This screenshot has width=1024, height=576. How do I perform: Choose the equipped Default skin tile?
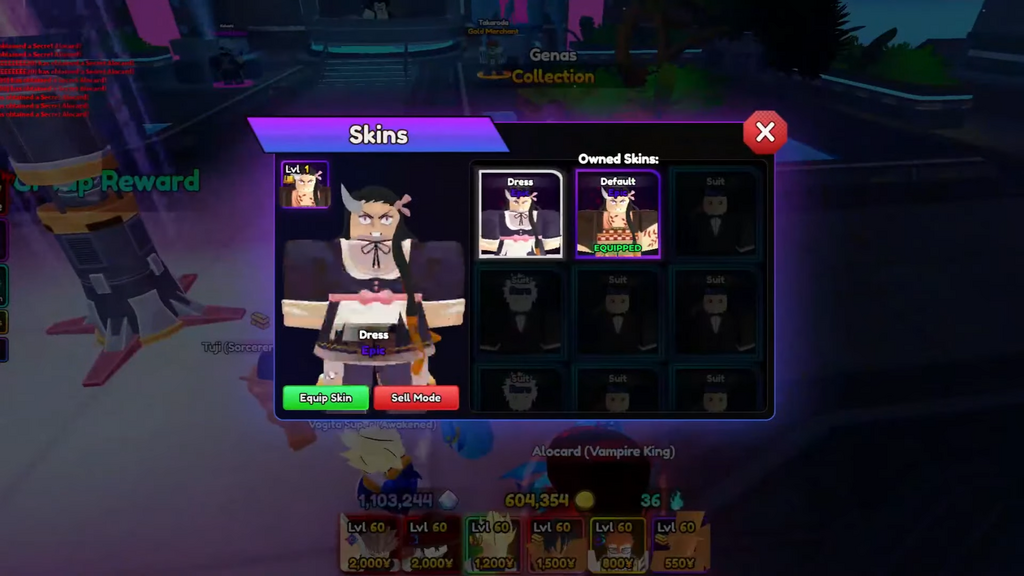617,214
